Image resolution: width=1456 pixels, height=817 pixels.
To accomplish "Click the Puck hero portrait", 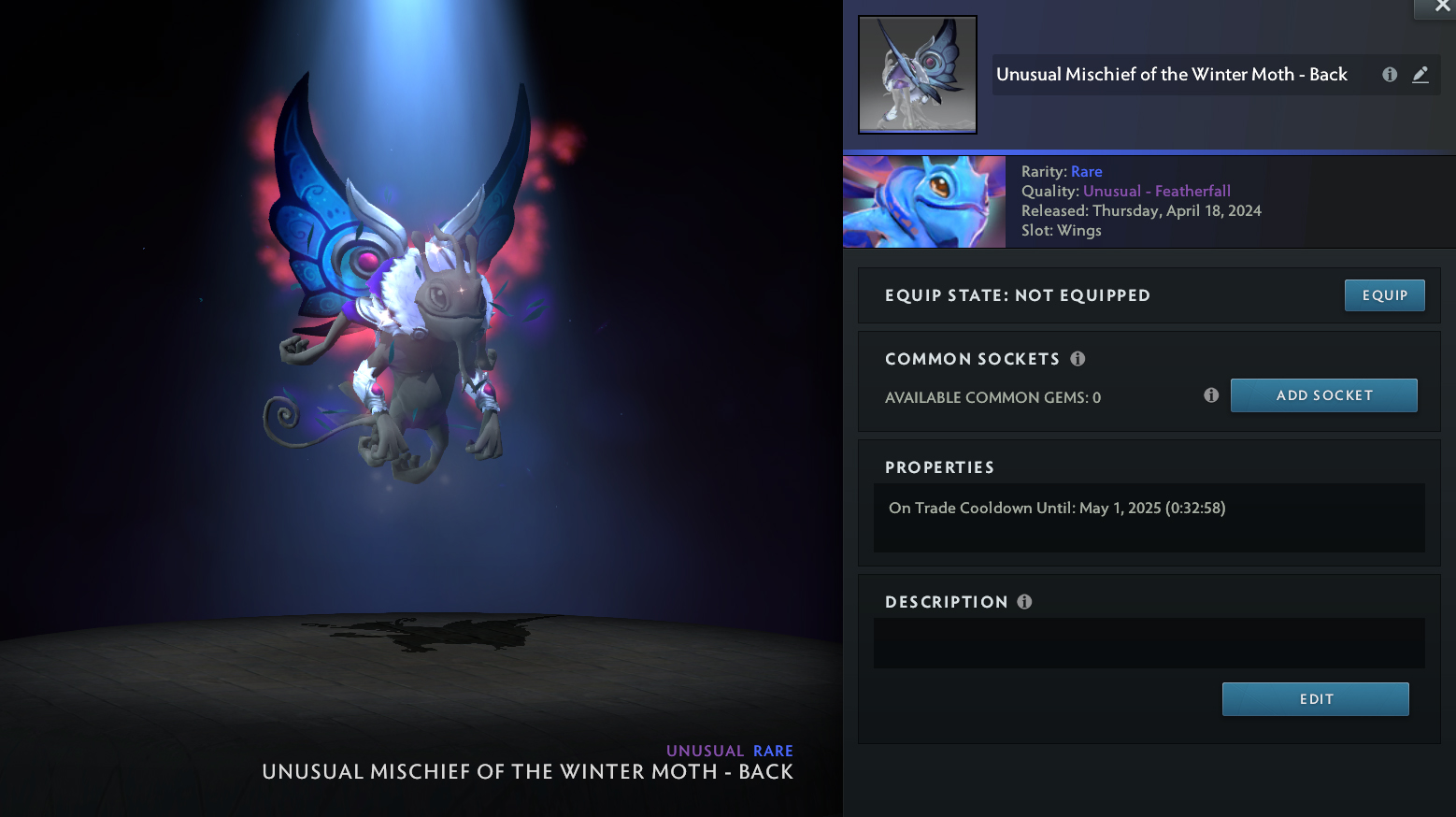I will tap(923, 202).
